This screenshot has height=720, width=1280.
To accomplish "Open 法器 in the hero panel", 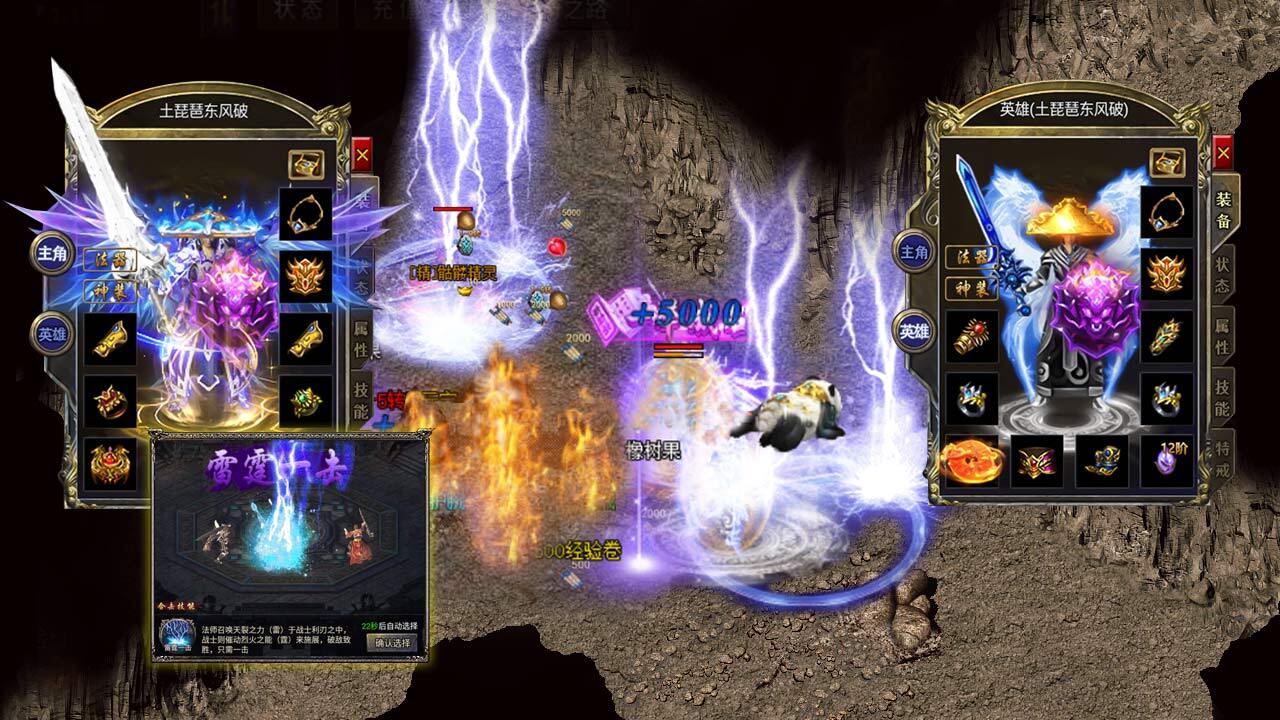I will [970, 257].
